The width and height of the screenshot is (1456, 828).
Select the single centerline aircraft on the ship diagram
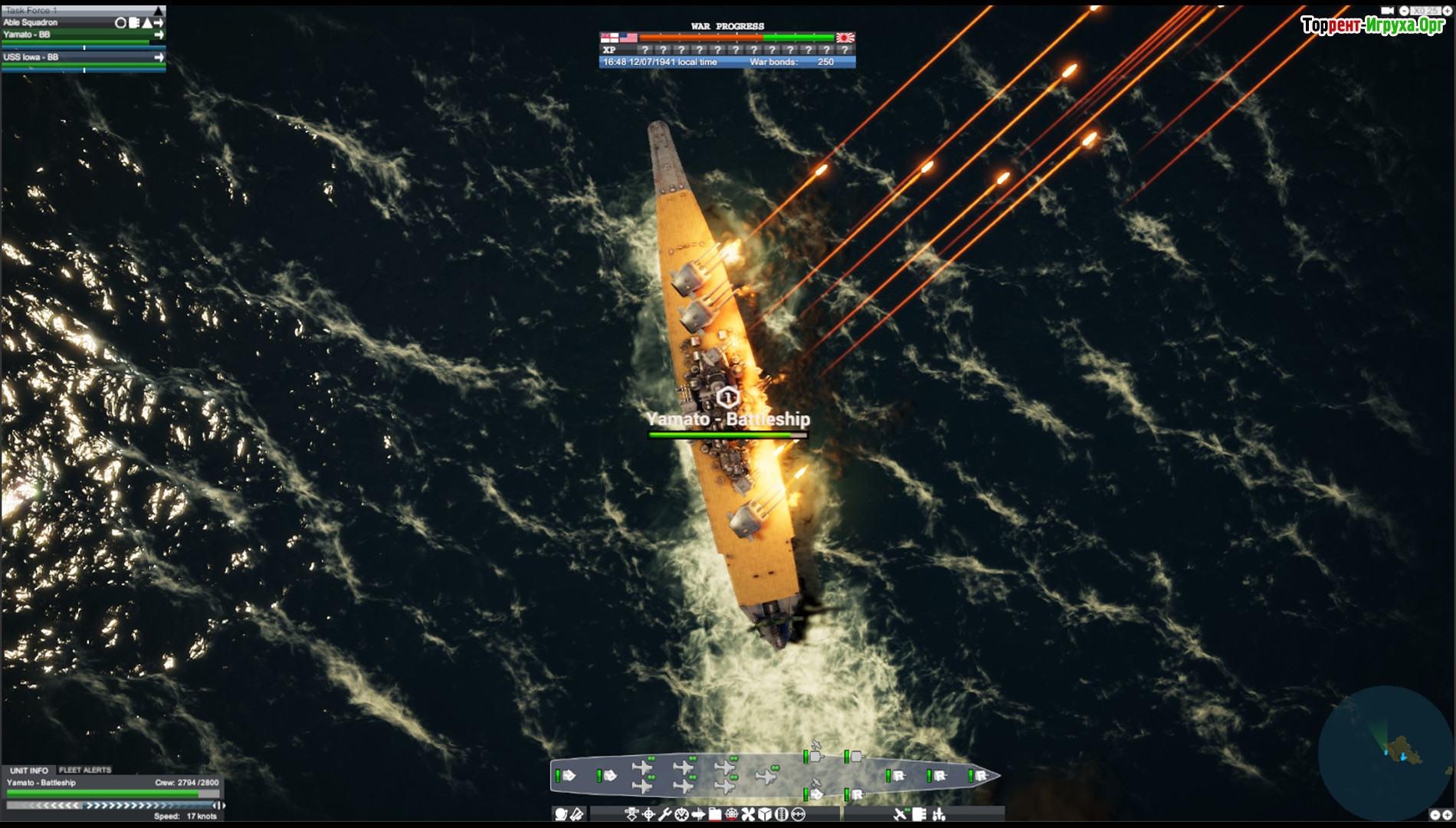coord(766,777)
